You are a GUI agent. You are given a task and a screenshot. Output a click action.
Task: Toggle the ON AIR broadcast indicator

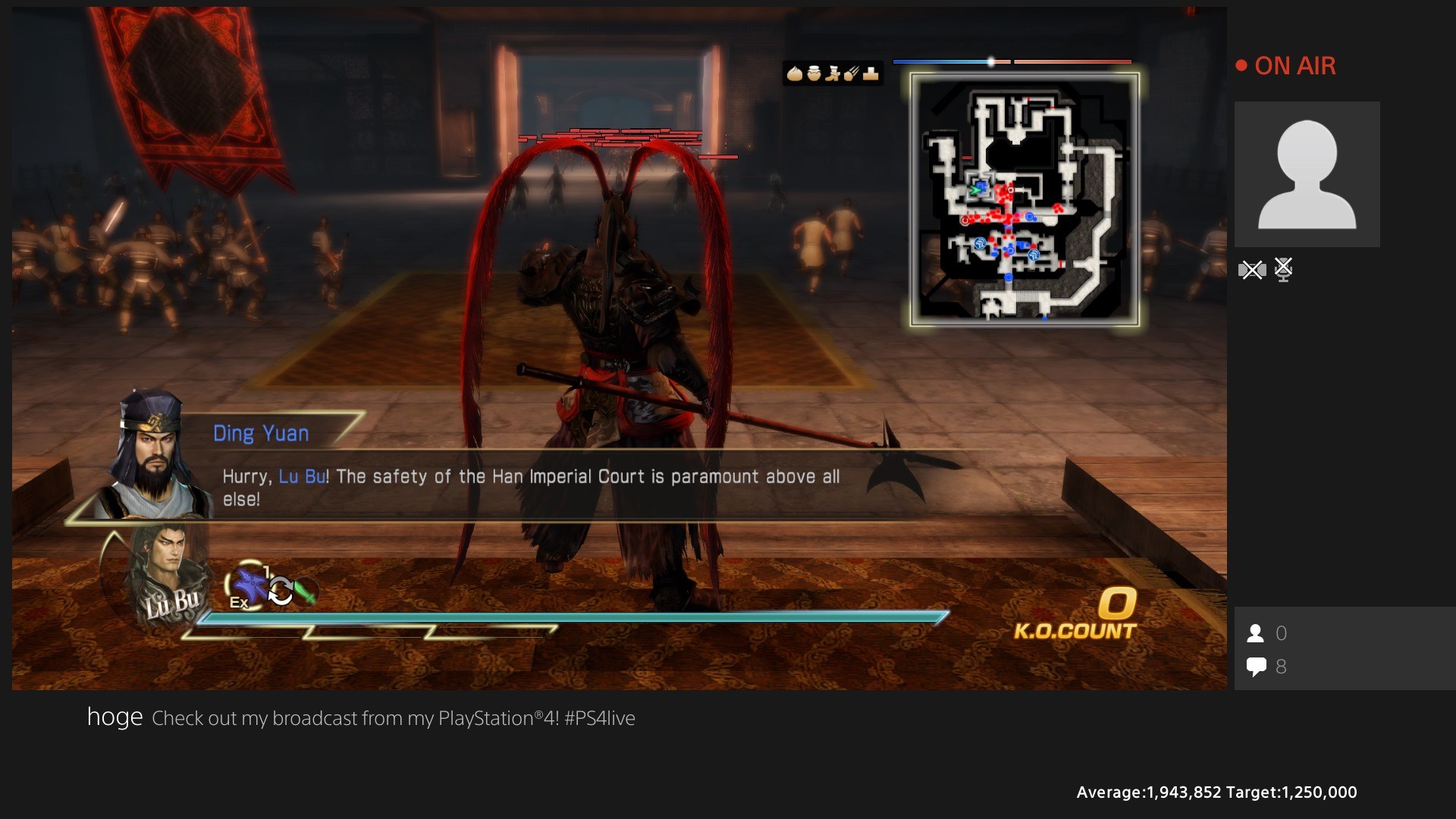(x=1287, y=66)
